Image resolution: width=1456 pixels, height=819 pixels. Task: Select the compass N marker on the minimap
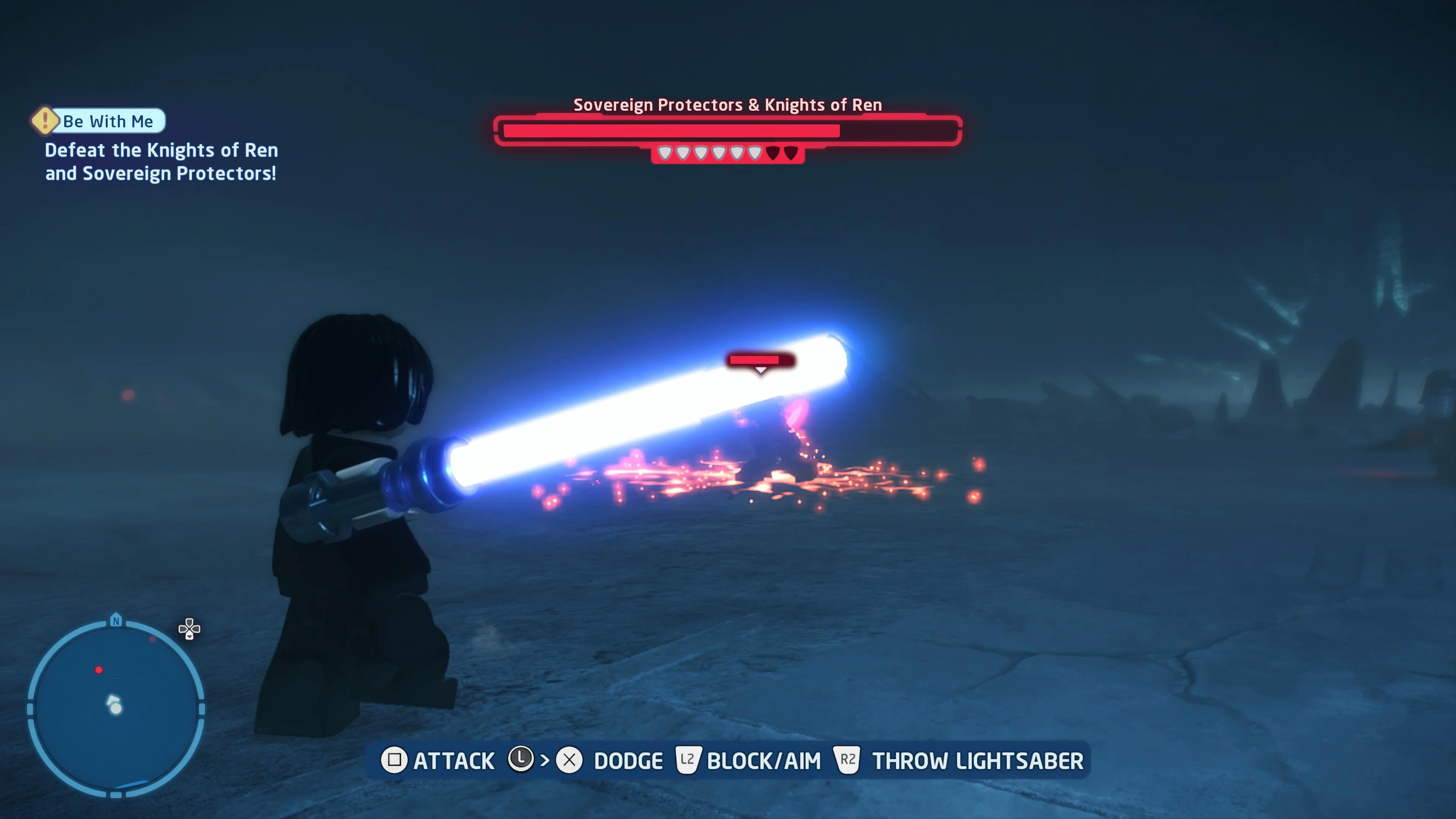point(116,621)
